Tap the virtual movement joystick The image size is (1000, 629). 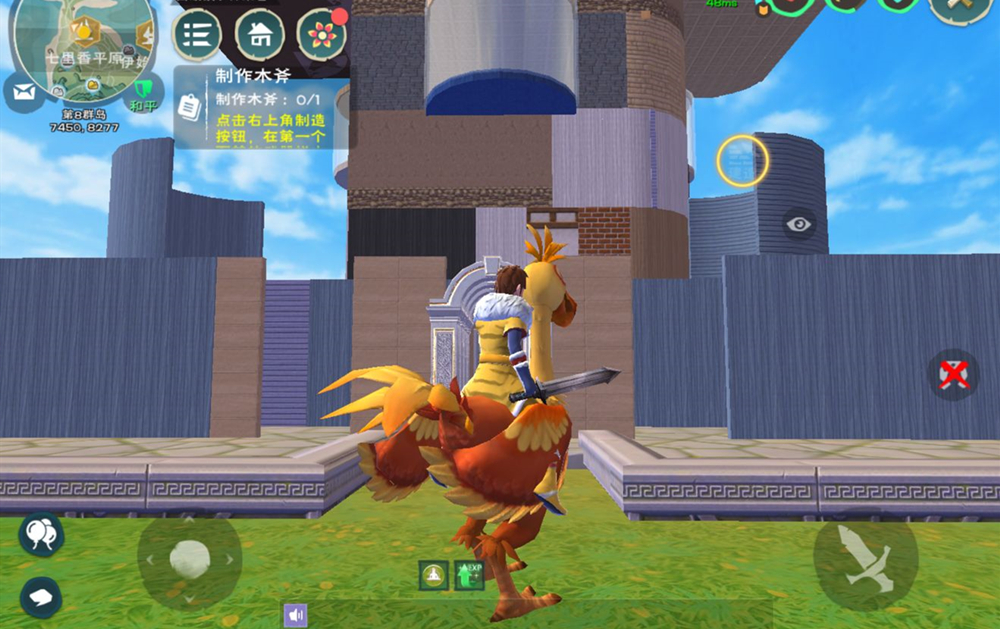coord(189,559)
